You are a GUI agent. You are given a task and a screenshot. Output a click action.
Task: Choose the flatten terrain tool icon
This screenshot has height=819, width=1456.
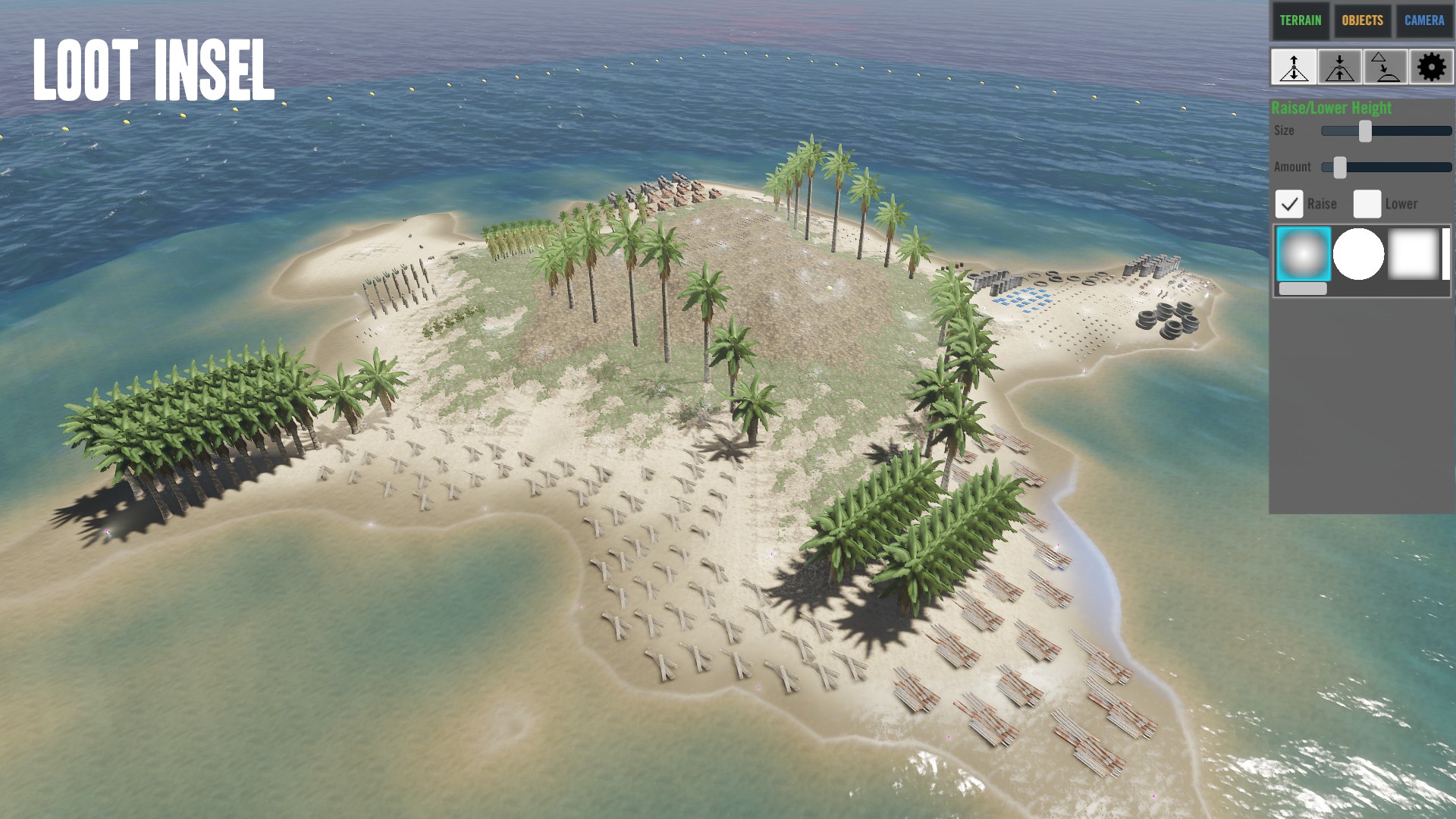click(x=1340, y=67)
